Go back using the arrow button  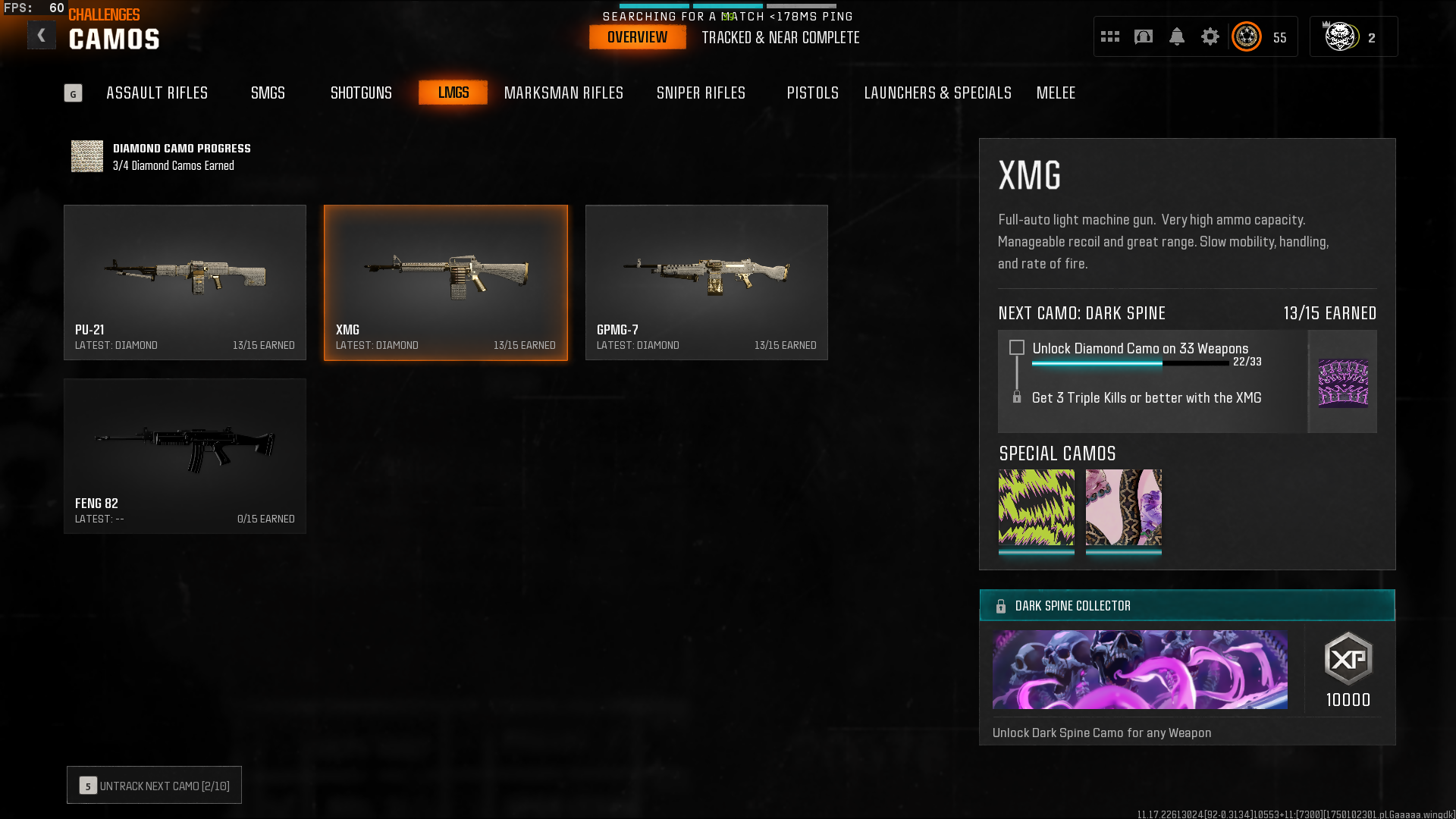(42, 35)
